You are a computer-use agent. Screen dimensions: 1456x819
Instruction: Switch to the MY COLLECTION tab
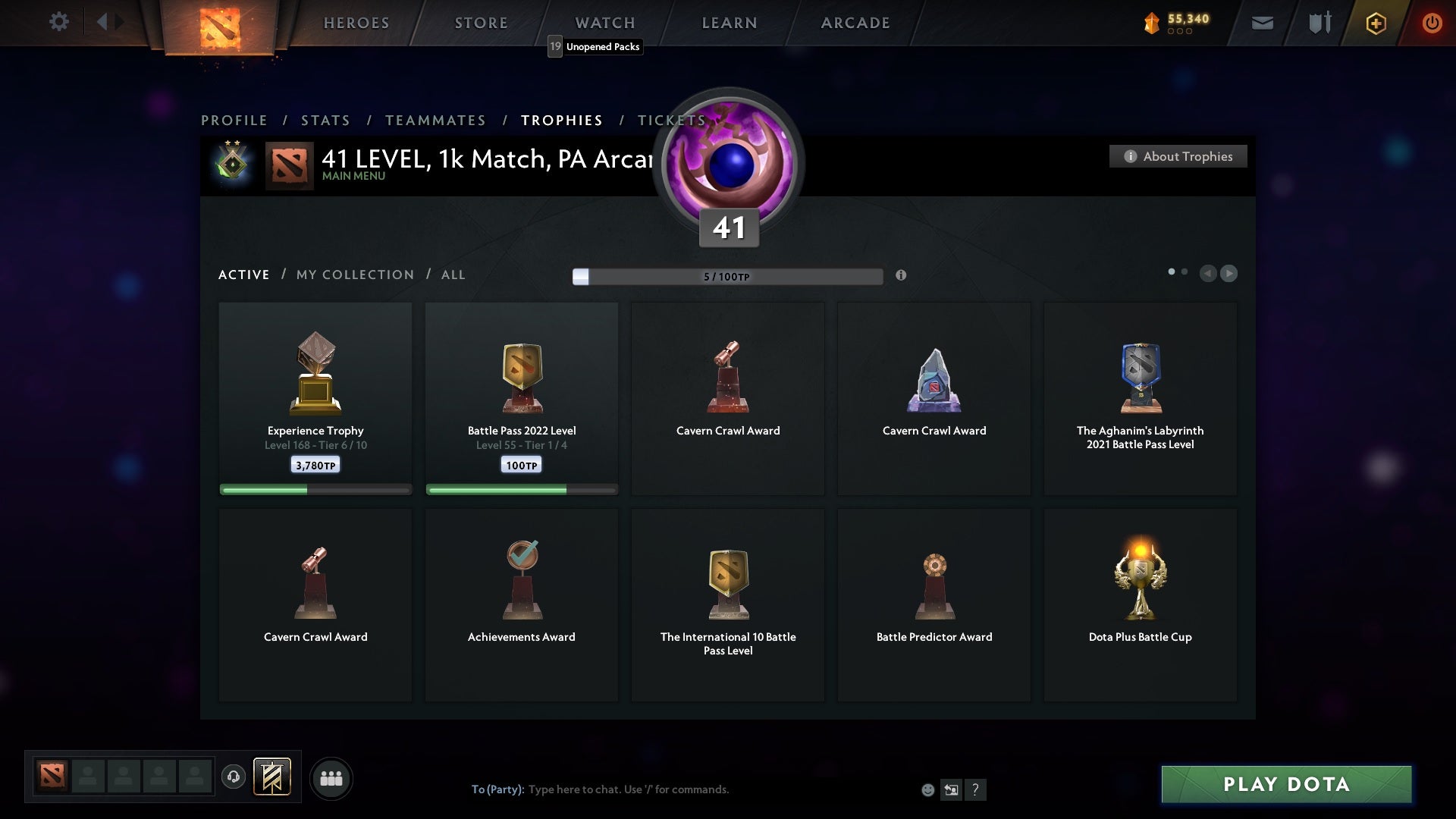(x=354, y=275)
